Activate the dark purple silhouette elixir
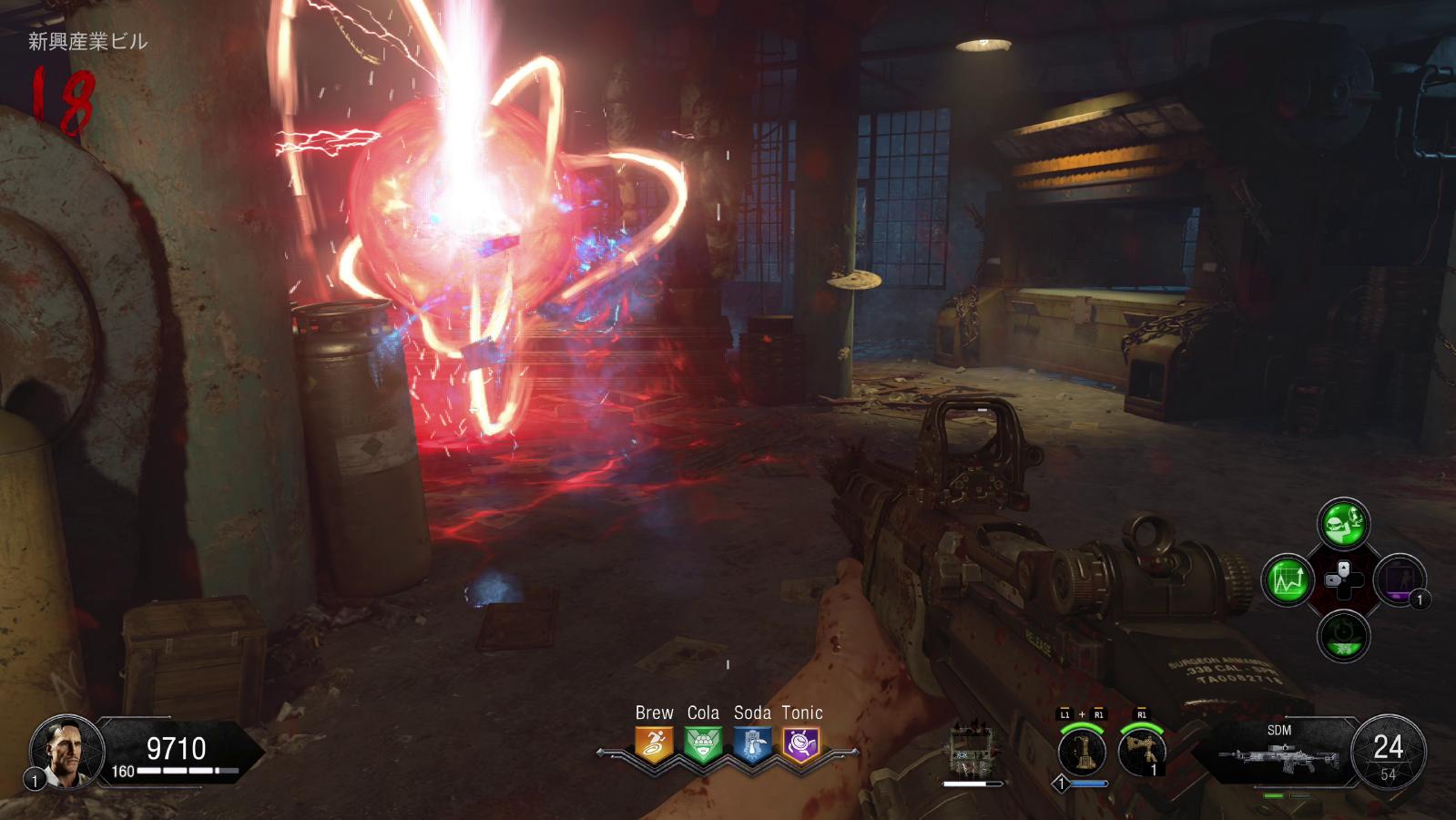Screen dimensions: 1456x820 [1400, 579]
